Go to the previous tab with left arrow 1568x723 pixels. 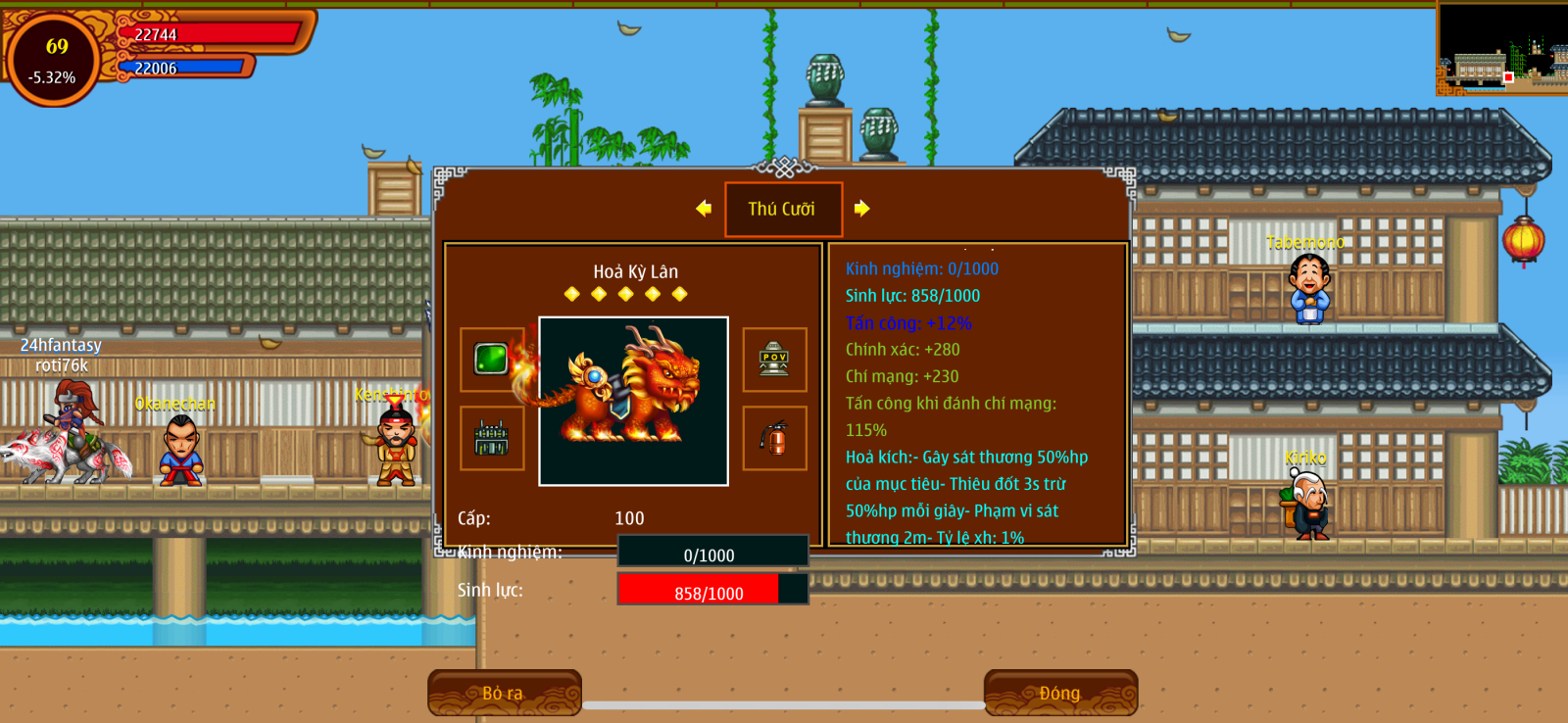704,209
